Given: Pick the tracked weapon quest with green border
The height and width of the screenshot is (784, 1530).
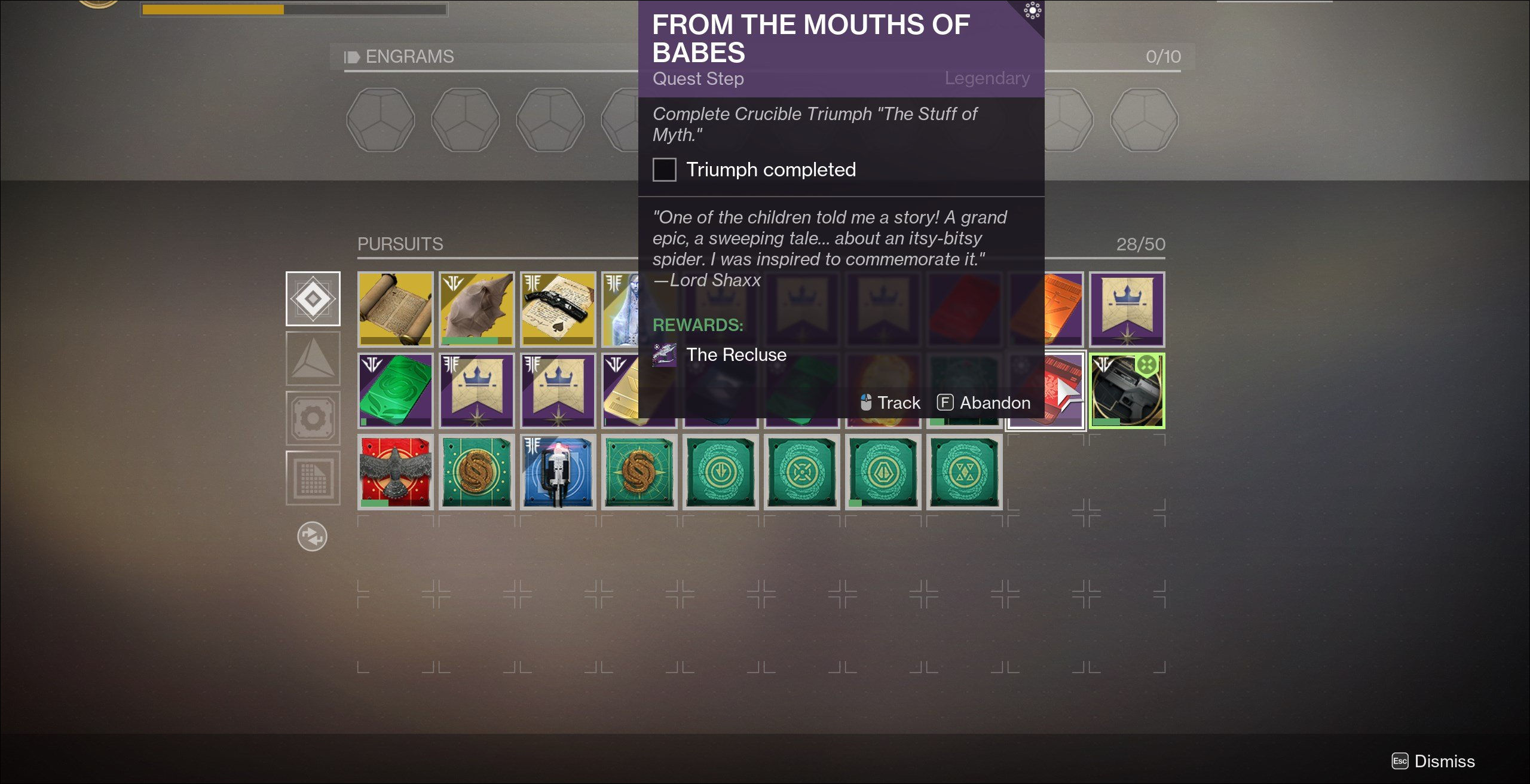Looking at the screenshot, I should 1127,390.
